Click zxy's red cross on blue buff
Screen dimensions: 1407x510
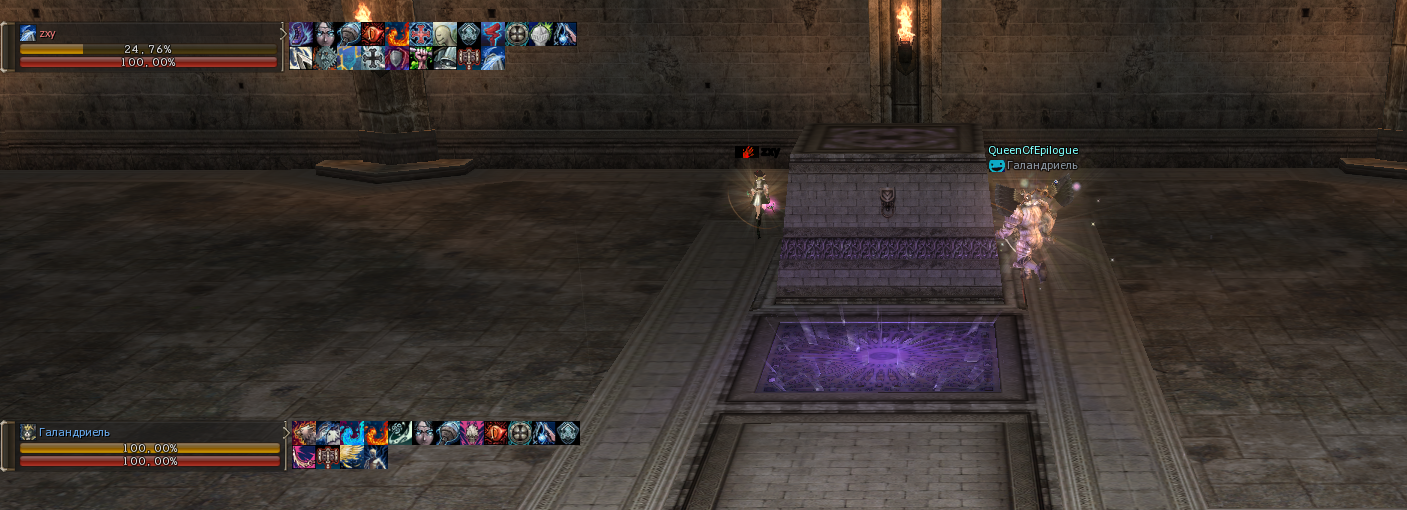(x=421, y=35)
